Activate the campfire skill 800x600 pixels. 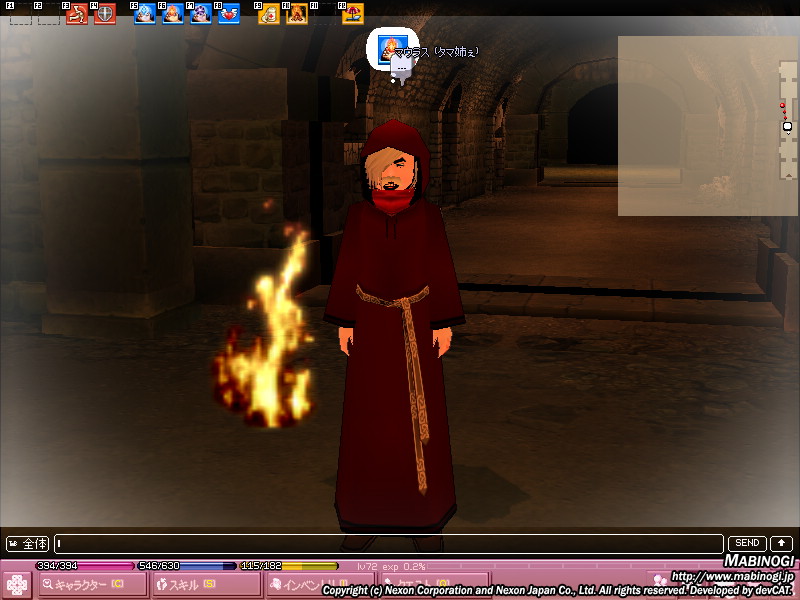coord(297,14)
